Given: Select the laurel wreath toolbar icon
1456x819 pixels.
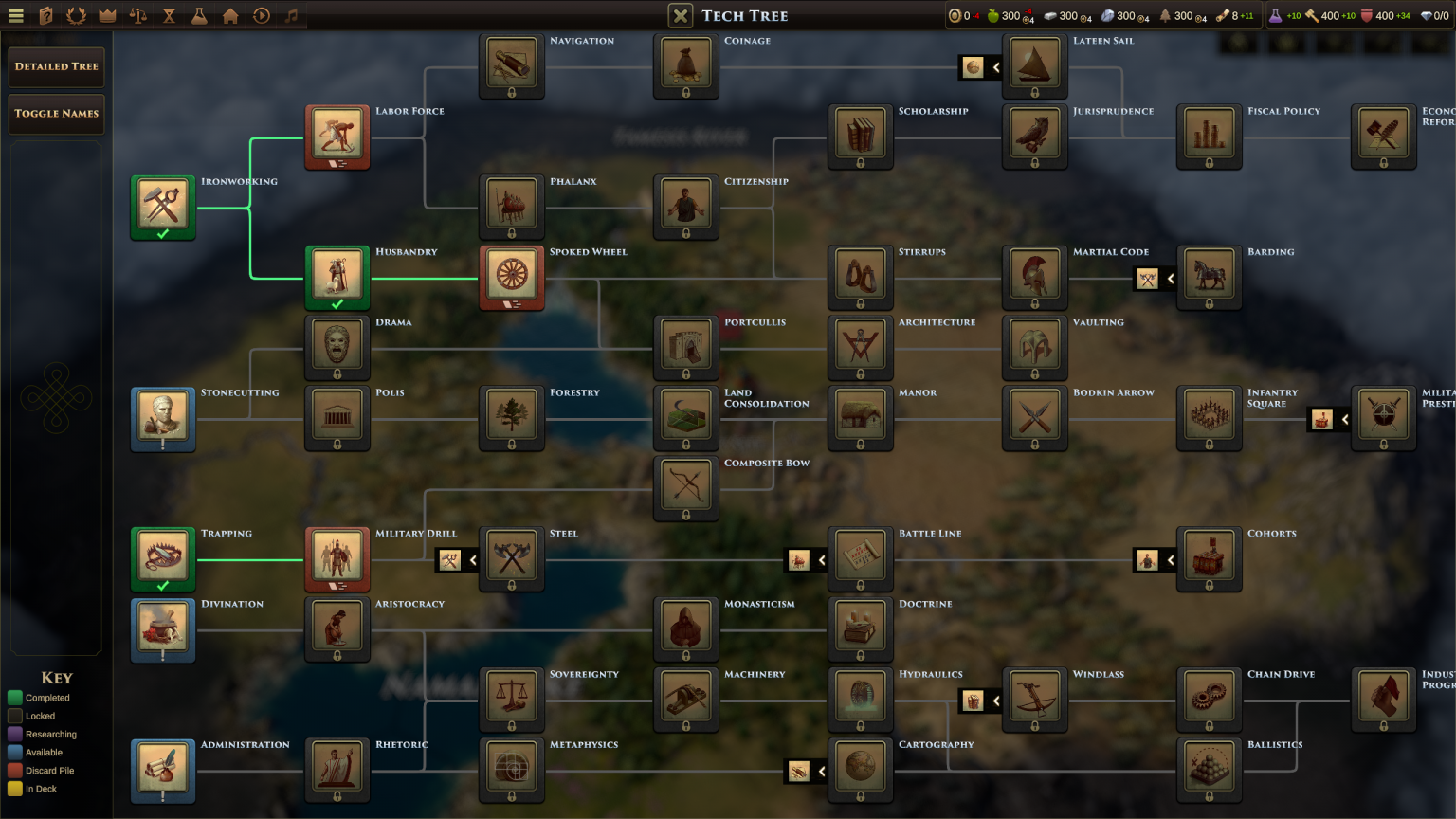Looking at the screenshot, I should pyautogui.click(x=75, y=16).
